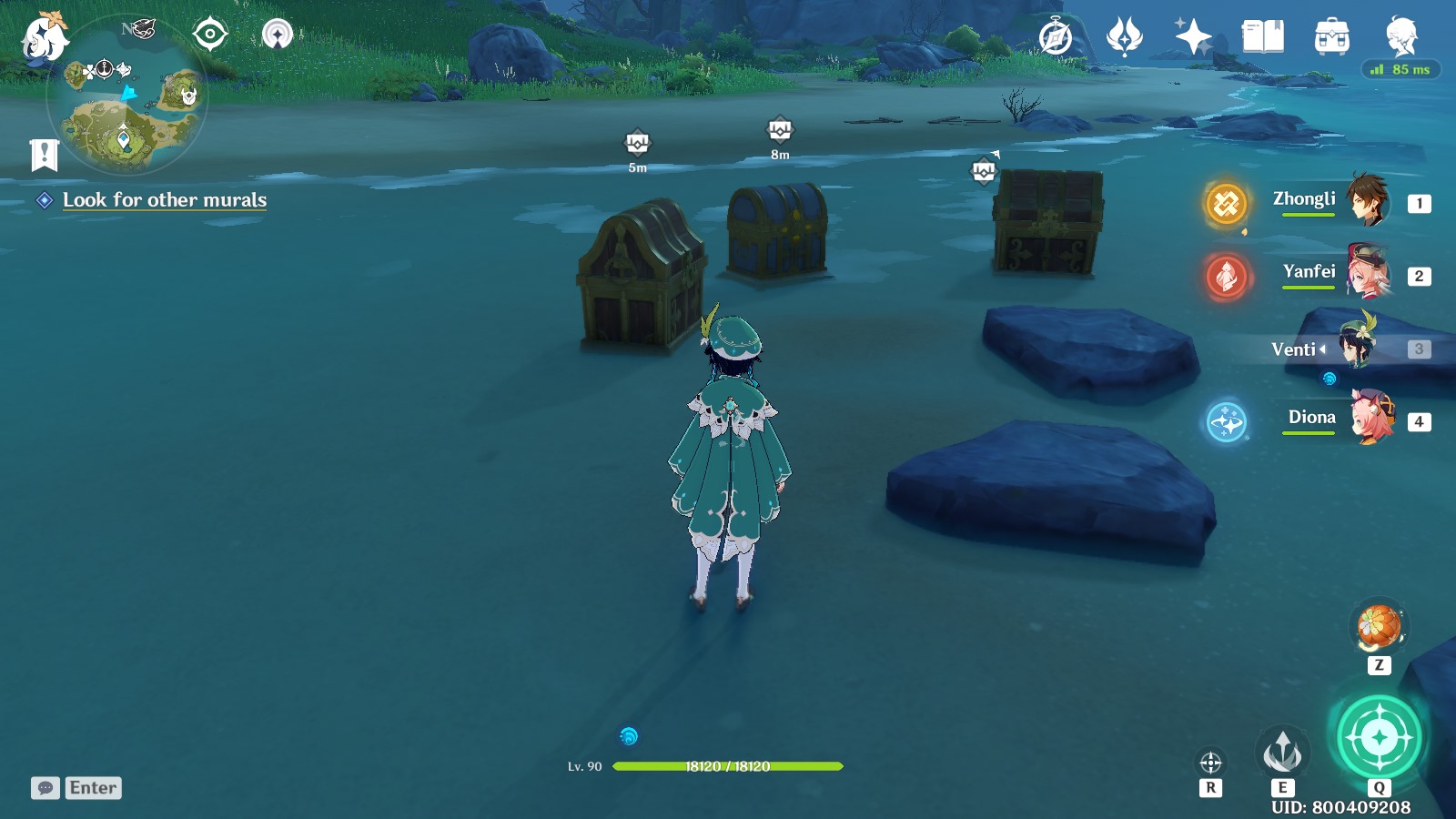Select the 'Look for other murals' quest tracker
The image size is (1456, 819).
(164, 200)
